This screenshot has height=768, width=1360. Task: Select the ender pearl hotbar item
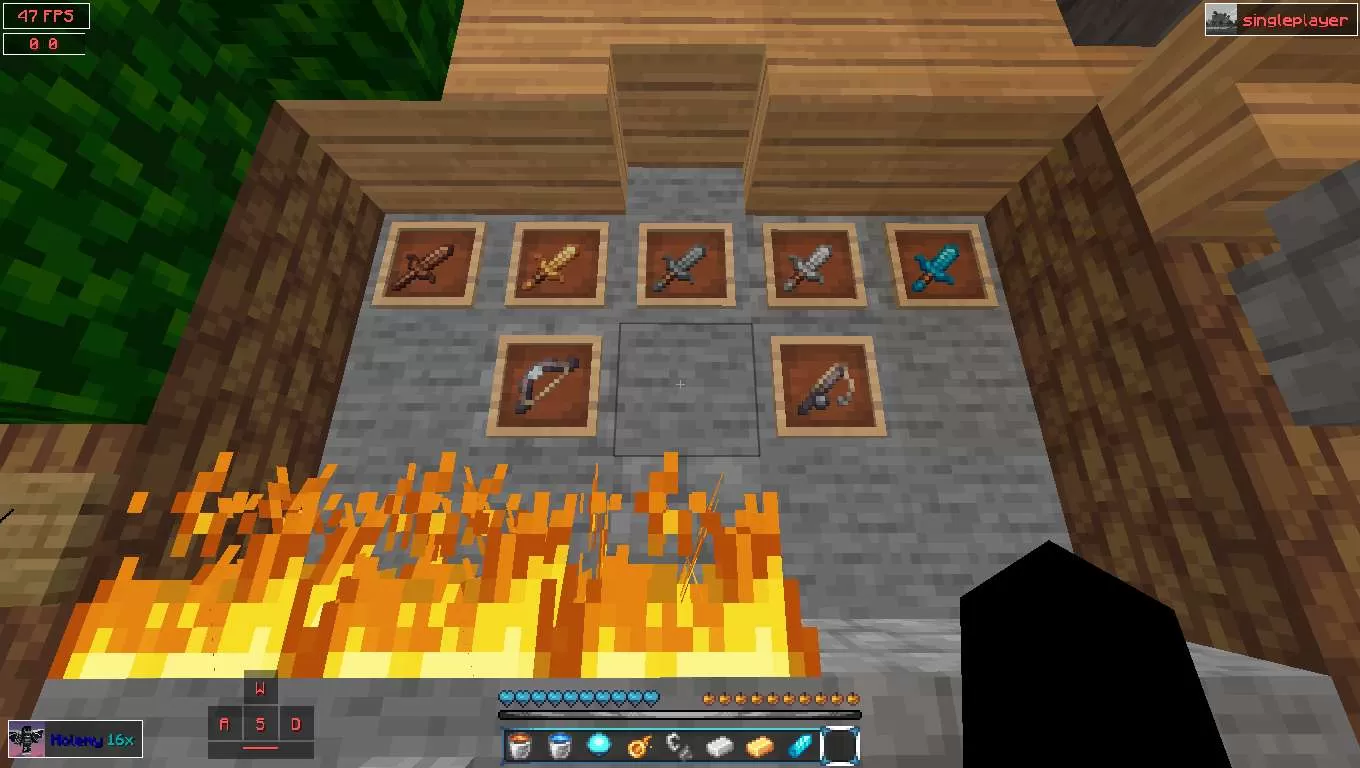pyautogui.click(x=598, y=745)
